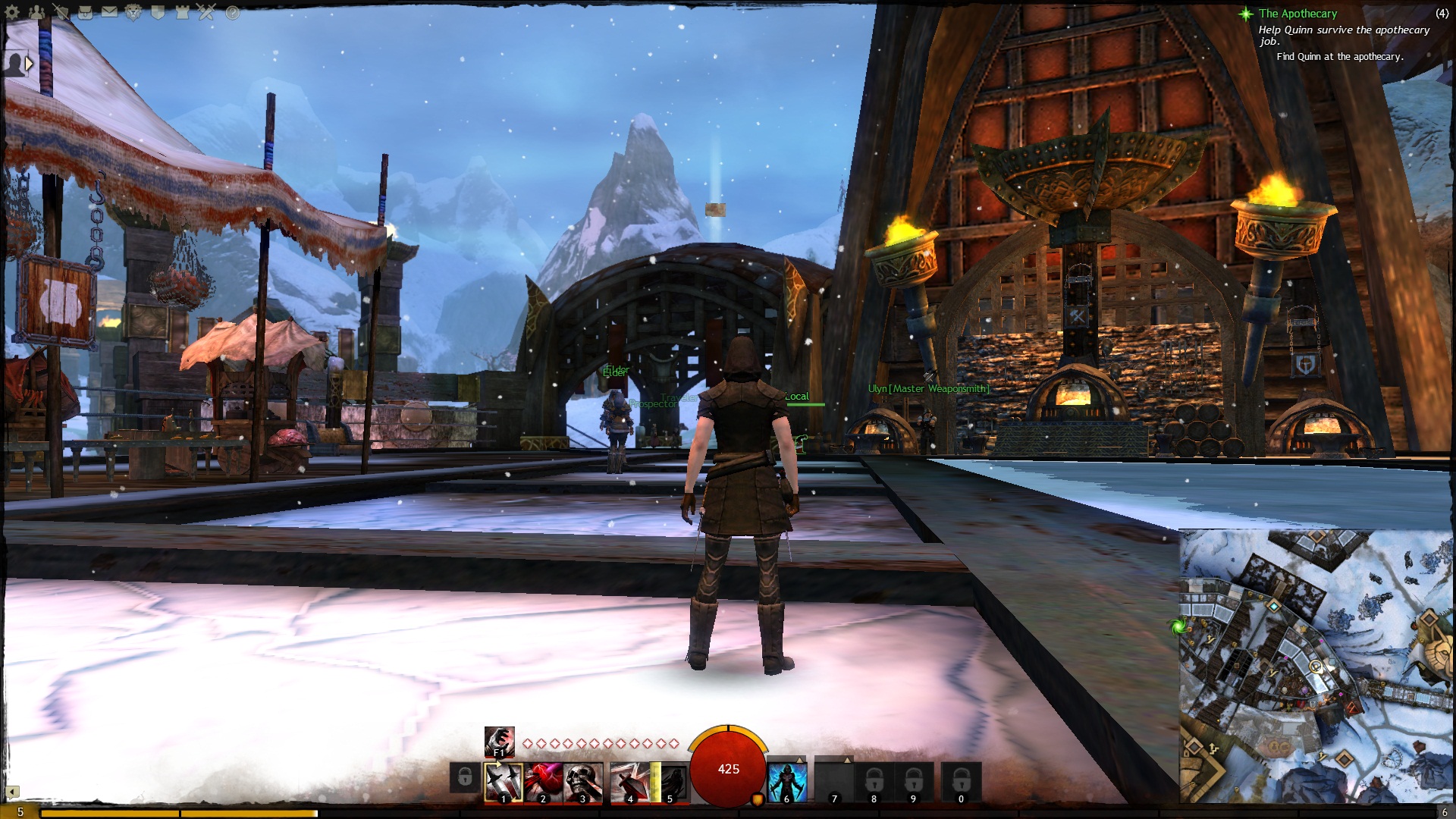Image resolution: width=1456 pixels, height=819 pixels.
Task: Activate the F1 Steal hand skill
Action: click(500, 741)
